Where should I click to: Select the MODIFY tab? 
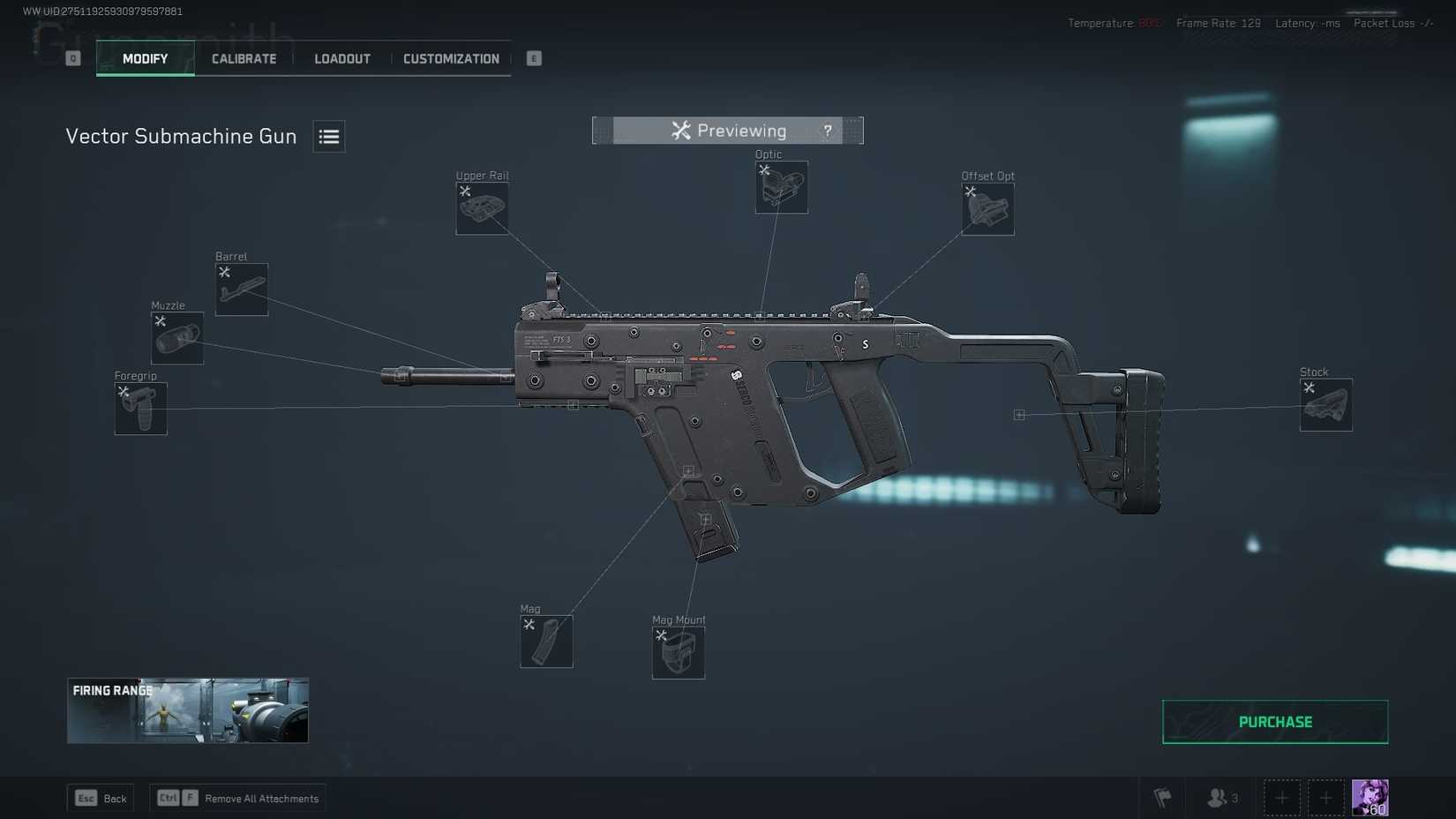click(x=145, y=58)
